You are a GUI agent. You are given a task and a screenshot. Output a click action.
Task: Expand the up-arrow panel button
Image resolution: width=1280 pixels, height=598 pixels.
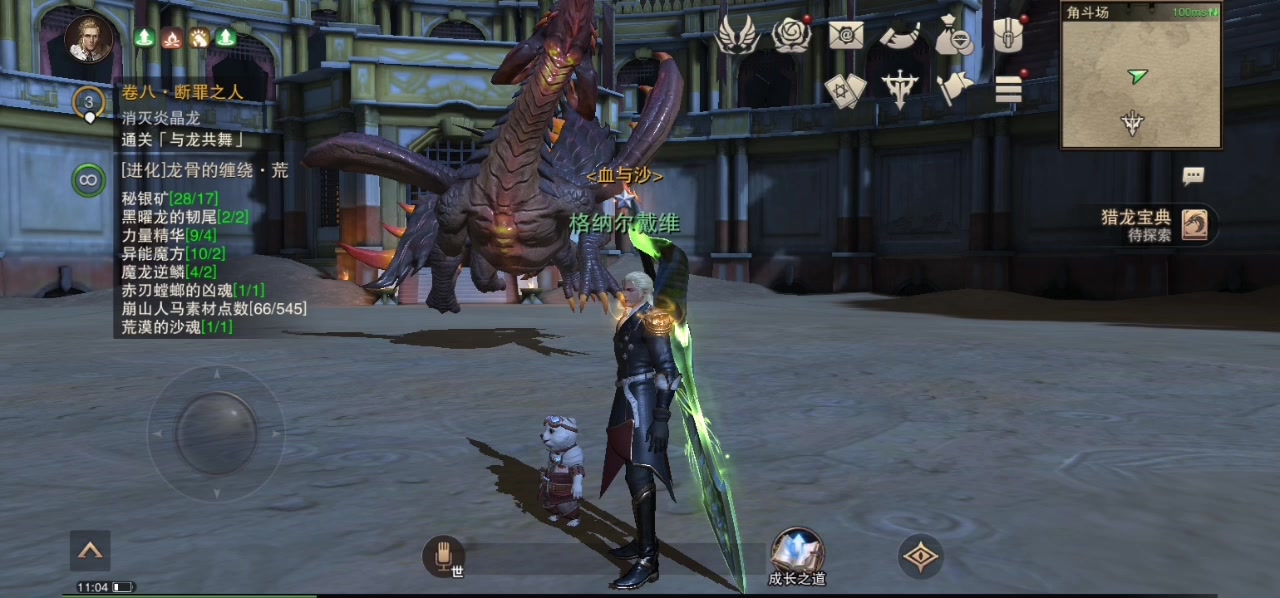[x=90, y=550]
